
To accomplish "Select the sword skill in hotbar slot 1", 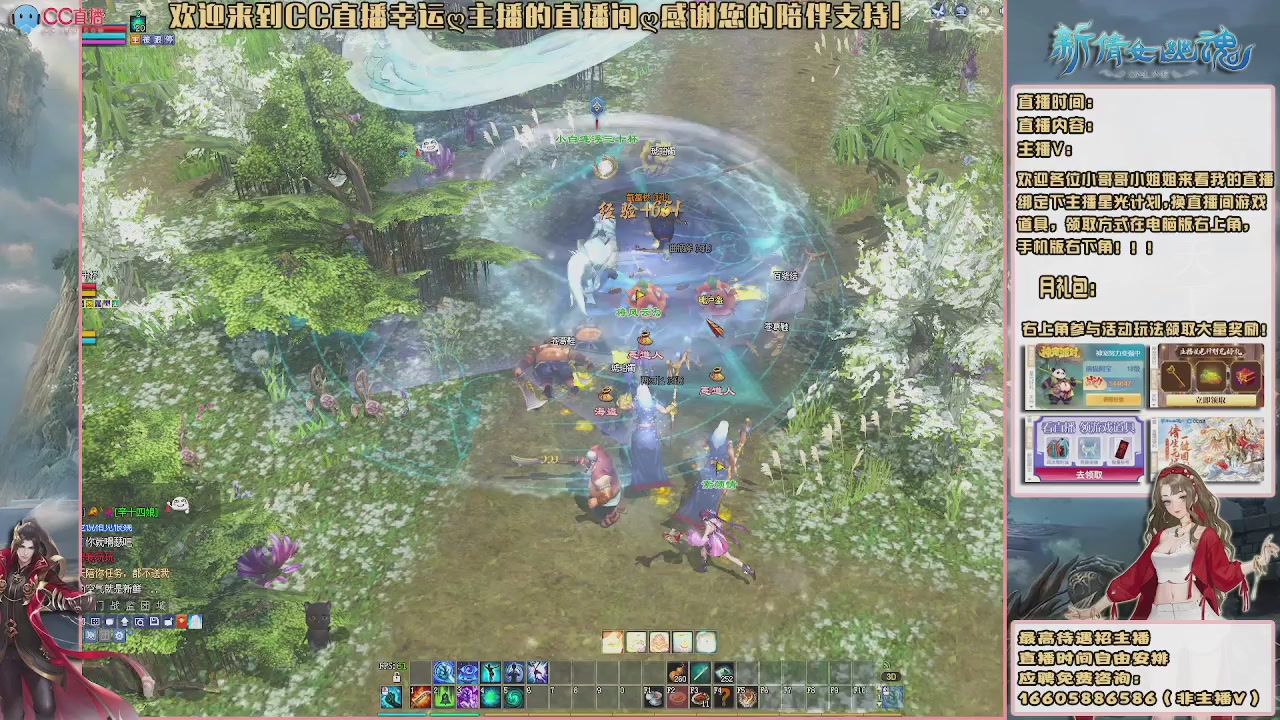I will tap(419, 697).
